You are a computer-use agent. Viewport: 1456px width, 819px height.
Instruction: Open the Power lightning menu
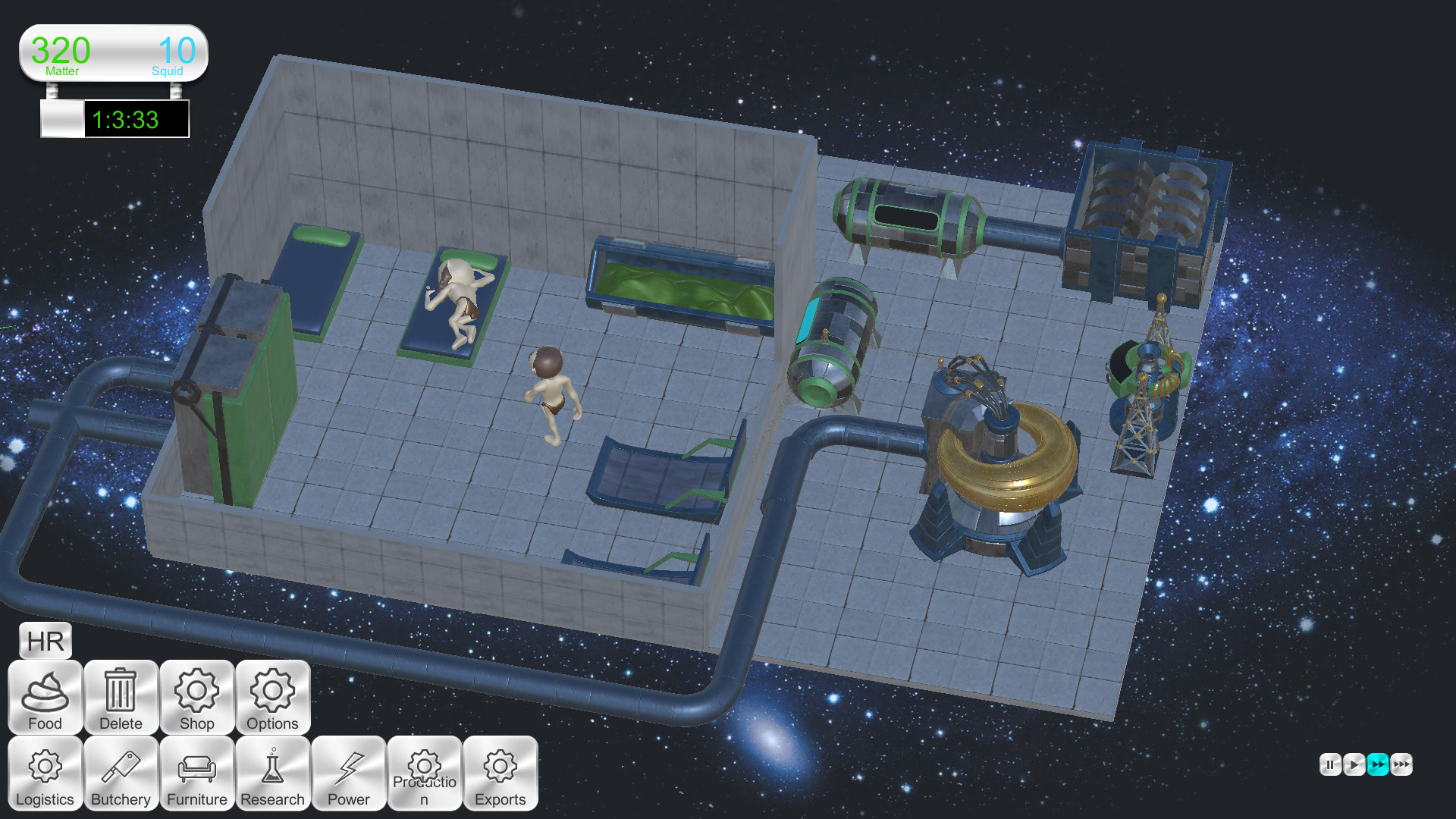(348, 773)
